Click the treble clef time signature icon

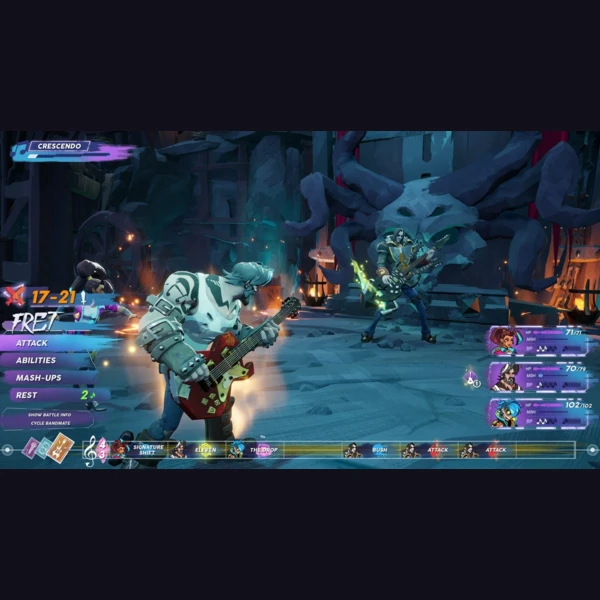point(90,451)
